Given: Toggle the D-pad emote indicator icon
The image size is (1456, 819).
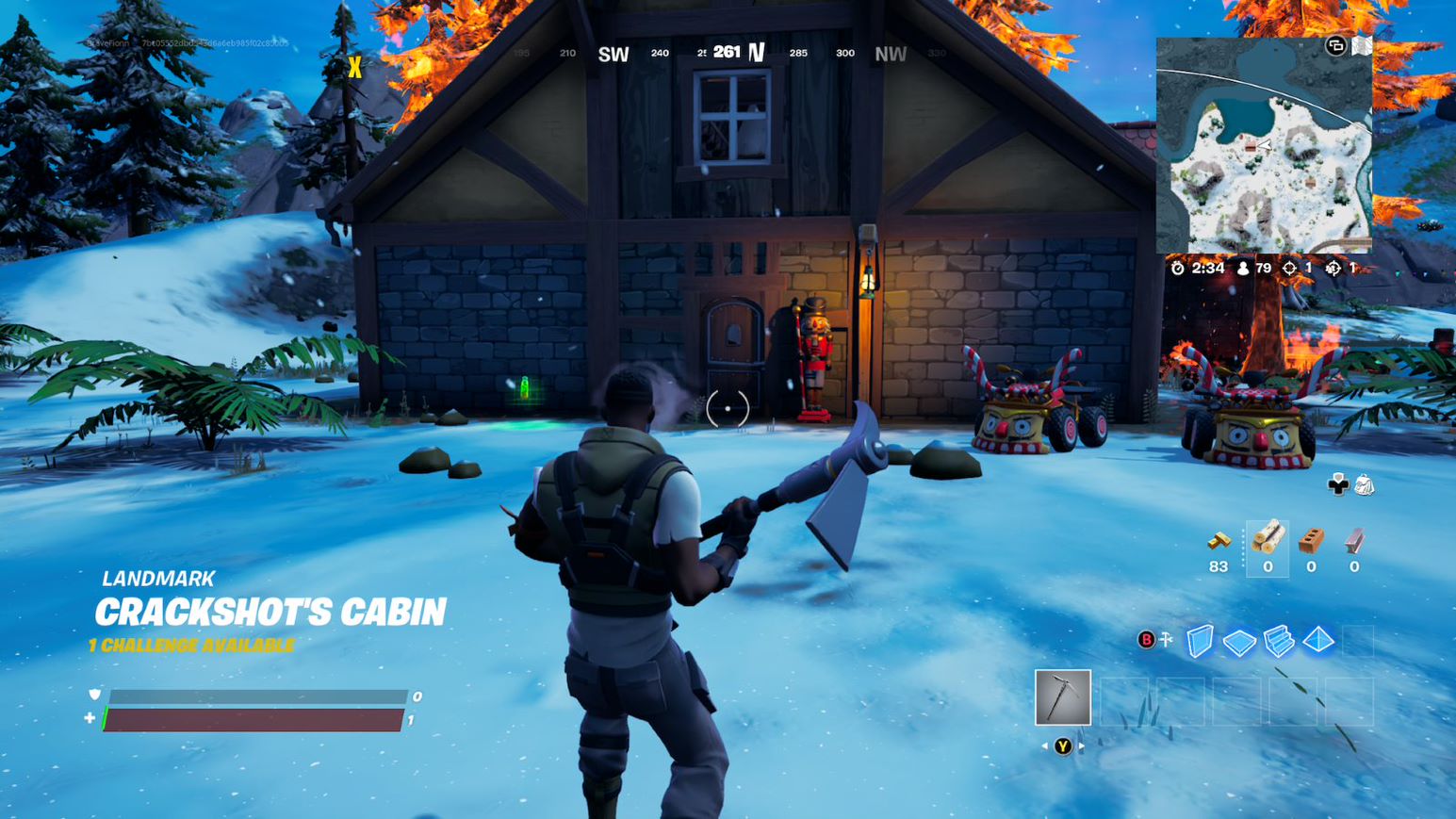Looking at the screenshot, I should (x=1338, y=485).
